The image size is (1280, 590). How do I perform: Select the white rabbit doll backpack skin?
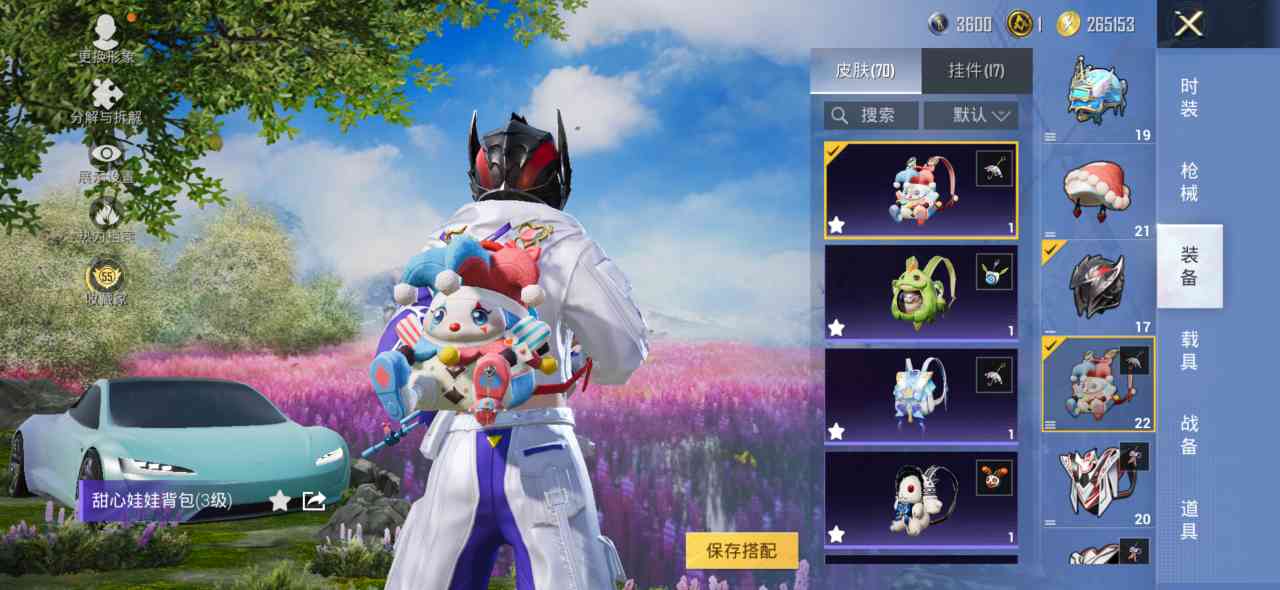(920, 498)
